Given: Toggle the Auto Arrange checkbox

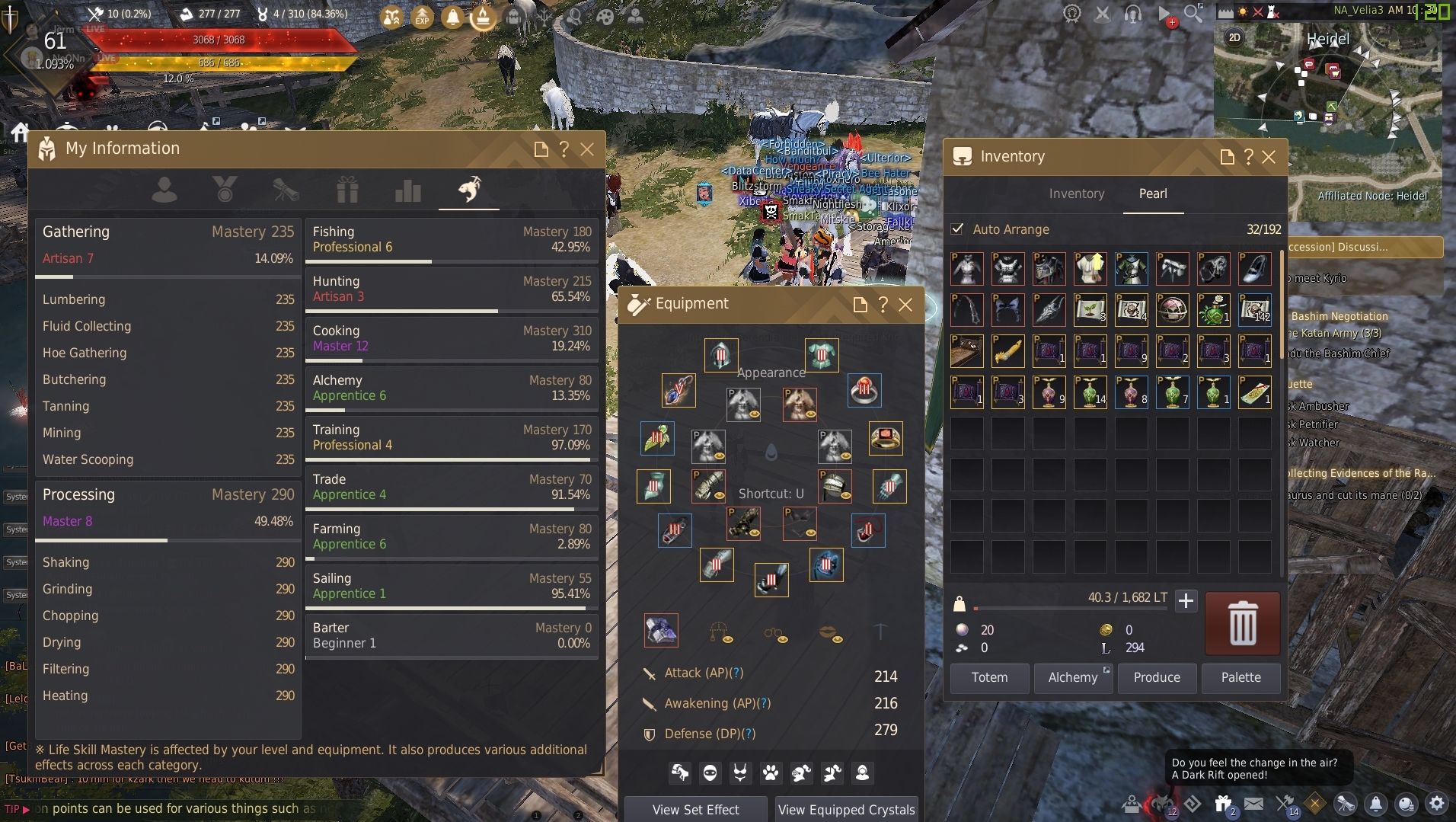Looking at the screenshot, I should pos(957,229).
